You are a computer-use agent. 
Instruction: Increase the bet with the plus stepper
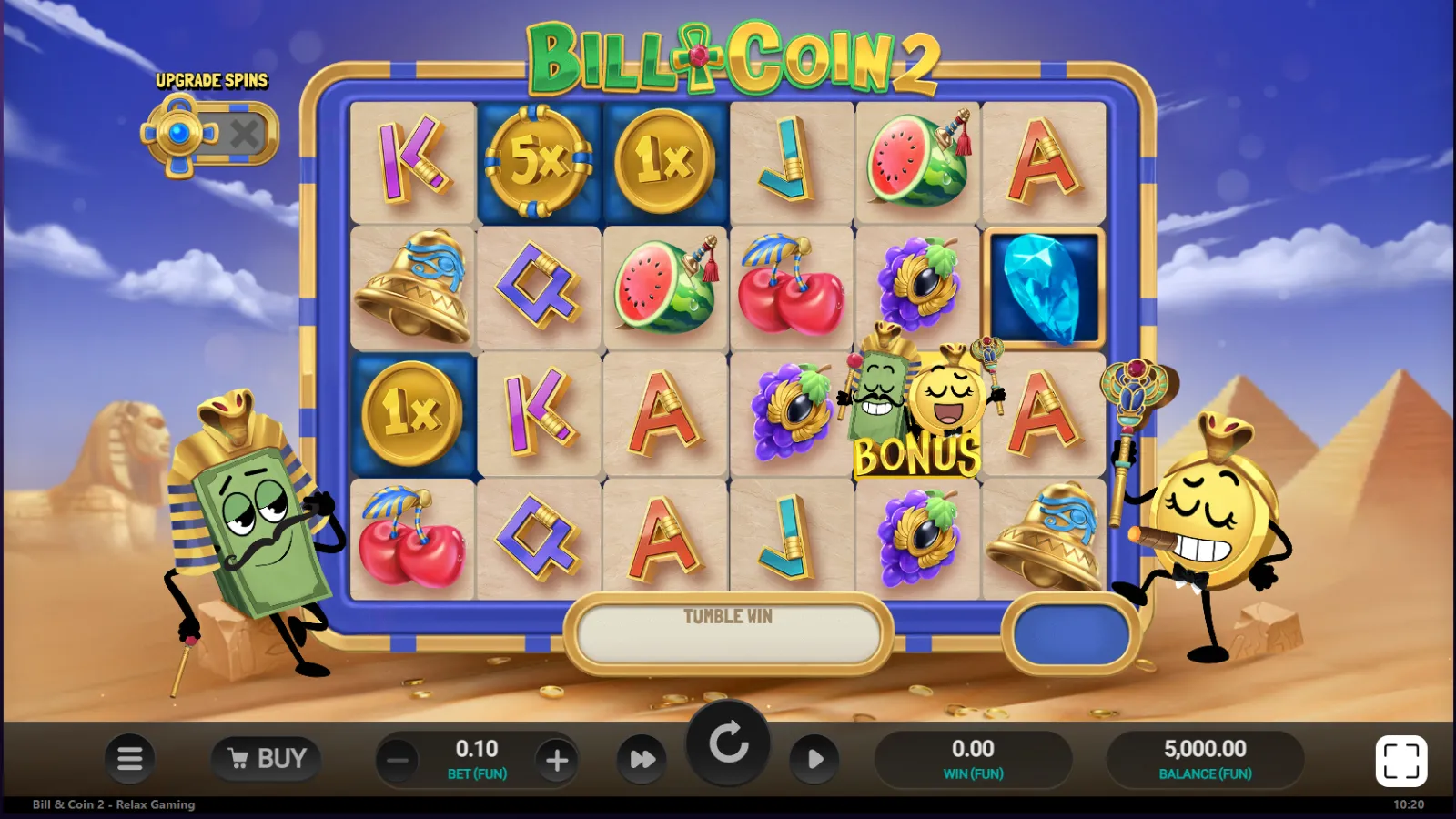[x=557, y=758]
